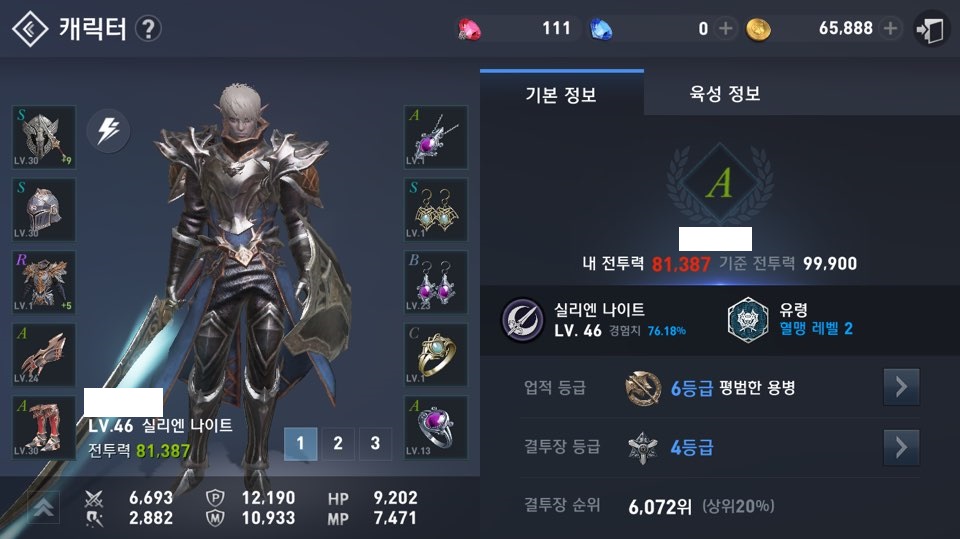Screen dimensions: 960x539
Task: Pick the A-grade red boots slot
Action: click(44, 427)
